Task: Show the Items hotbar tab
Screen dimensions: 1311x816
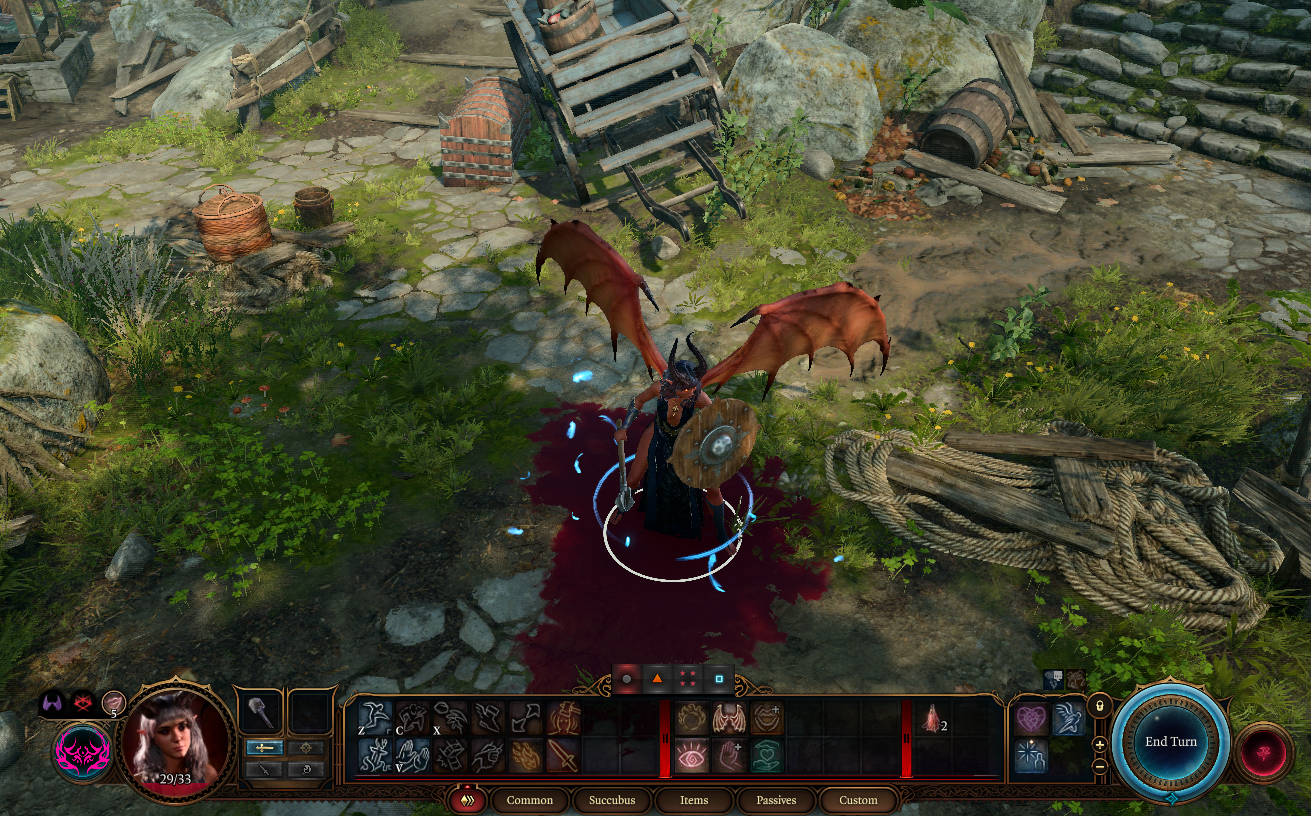Action: coord(694,800)
